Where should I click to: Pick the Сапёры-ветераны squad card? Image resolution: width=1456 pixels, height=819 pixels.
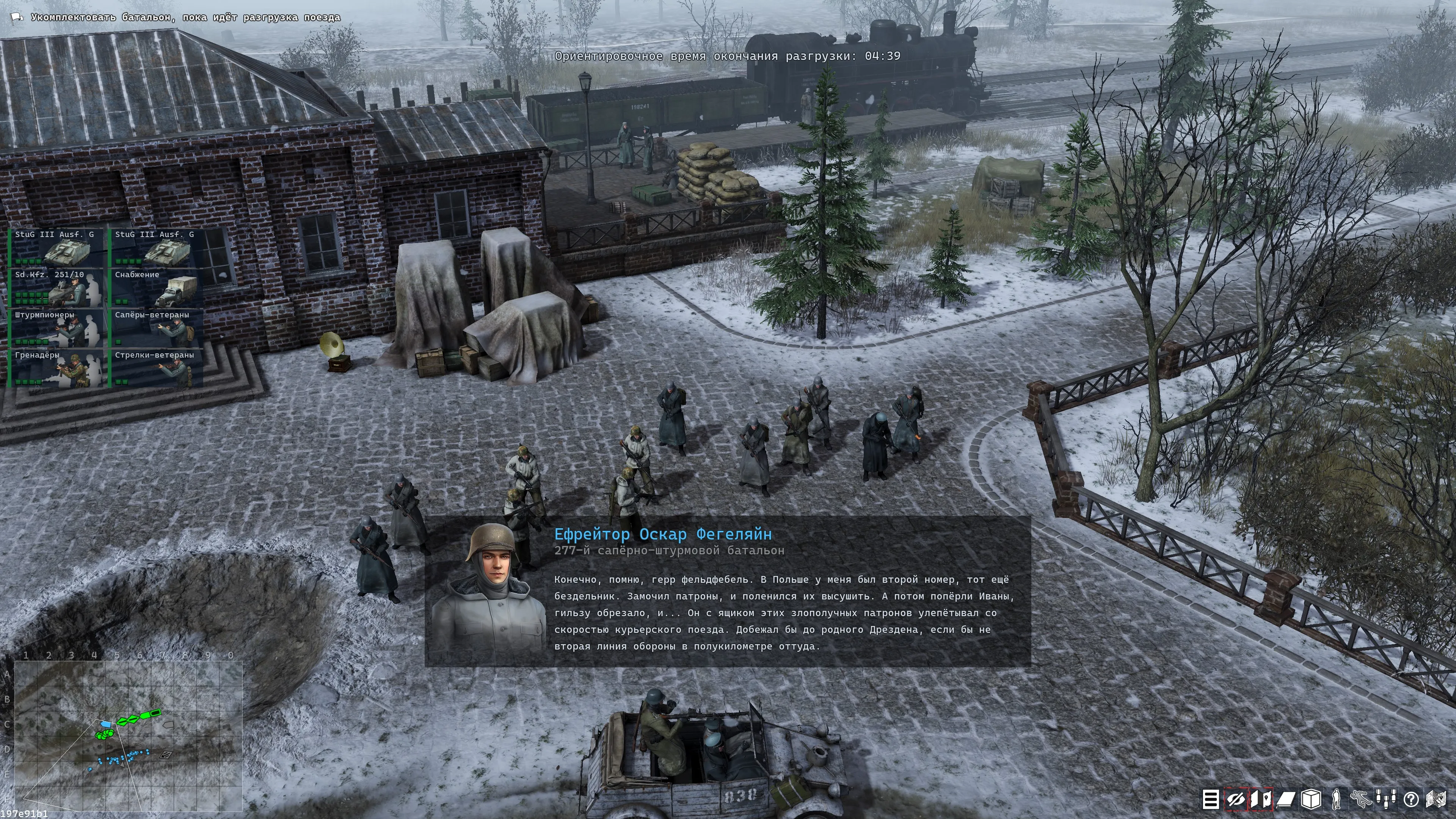(157, 328)
